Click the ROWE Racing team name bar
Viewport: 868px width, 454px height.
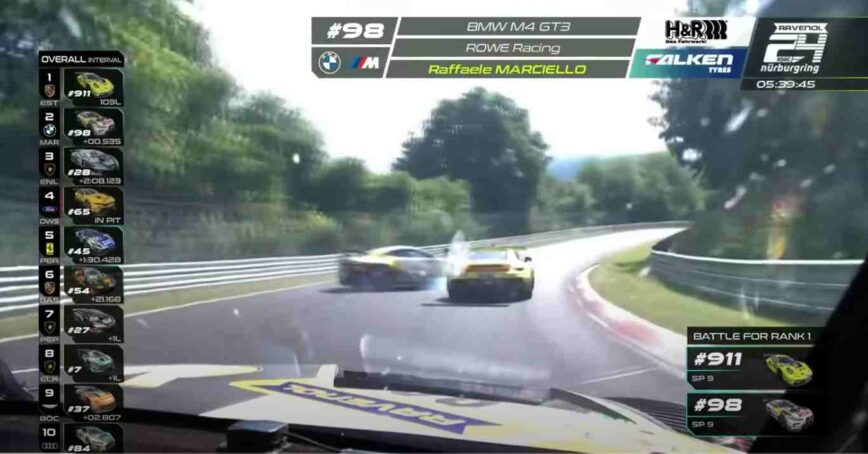(512, 48)
